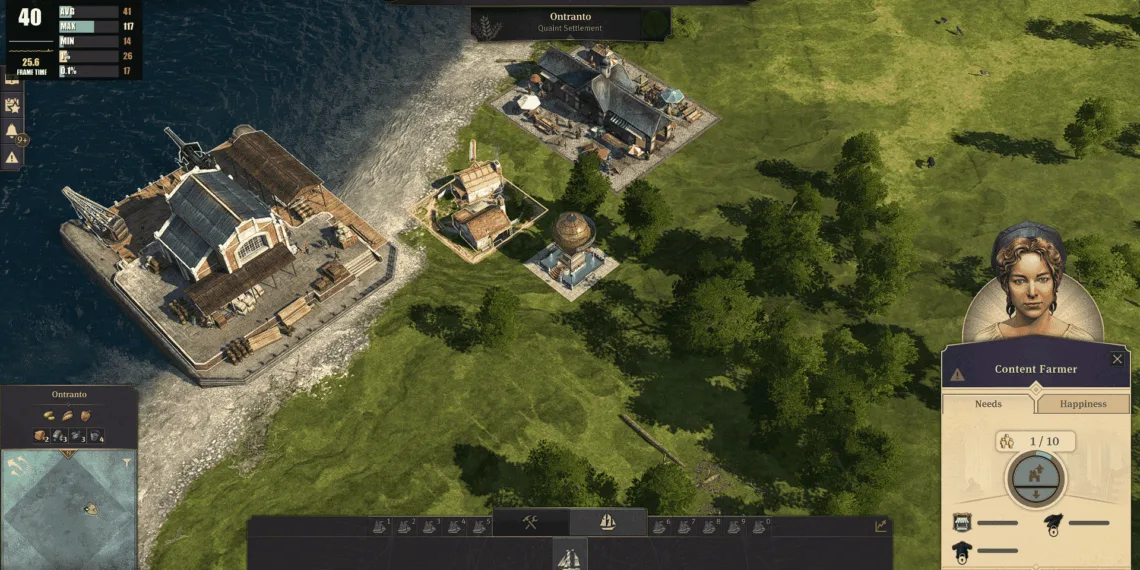Click the timber resource slot
1140x570 pixels.
point(41,436)
